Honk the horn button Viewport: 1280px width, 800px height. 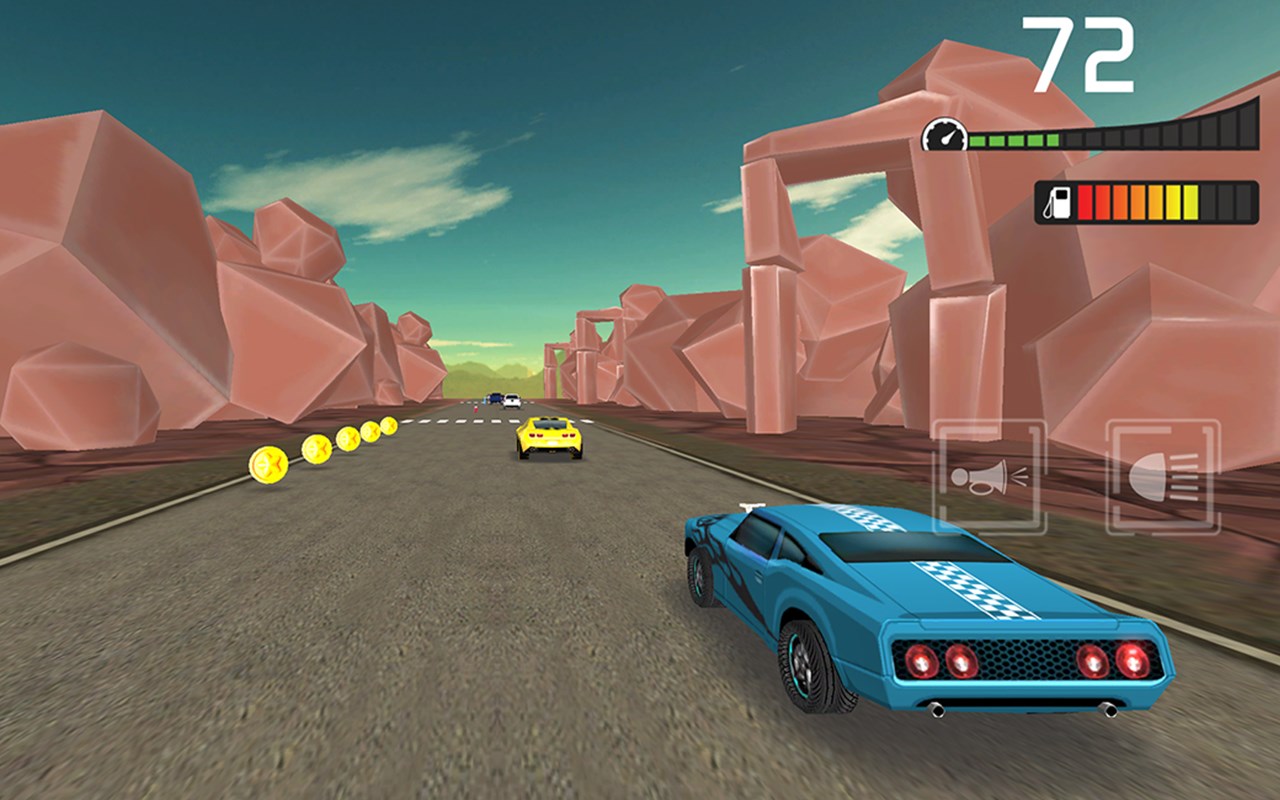click(x=989, y=477)
